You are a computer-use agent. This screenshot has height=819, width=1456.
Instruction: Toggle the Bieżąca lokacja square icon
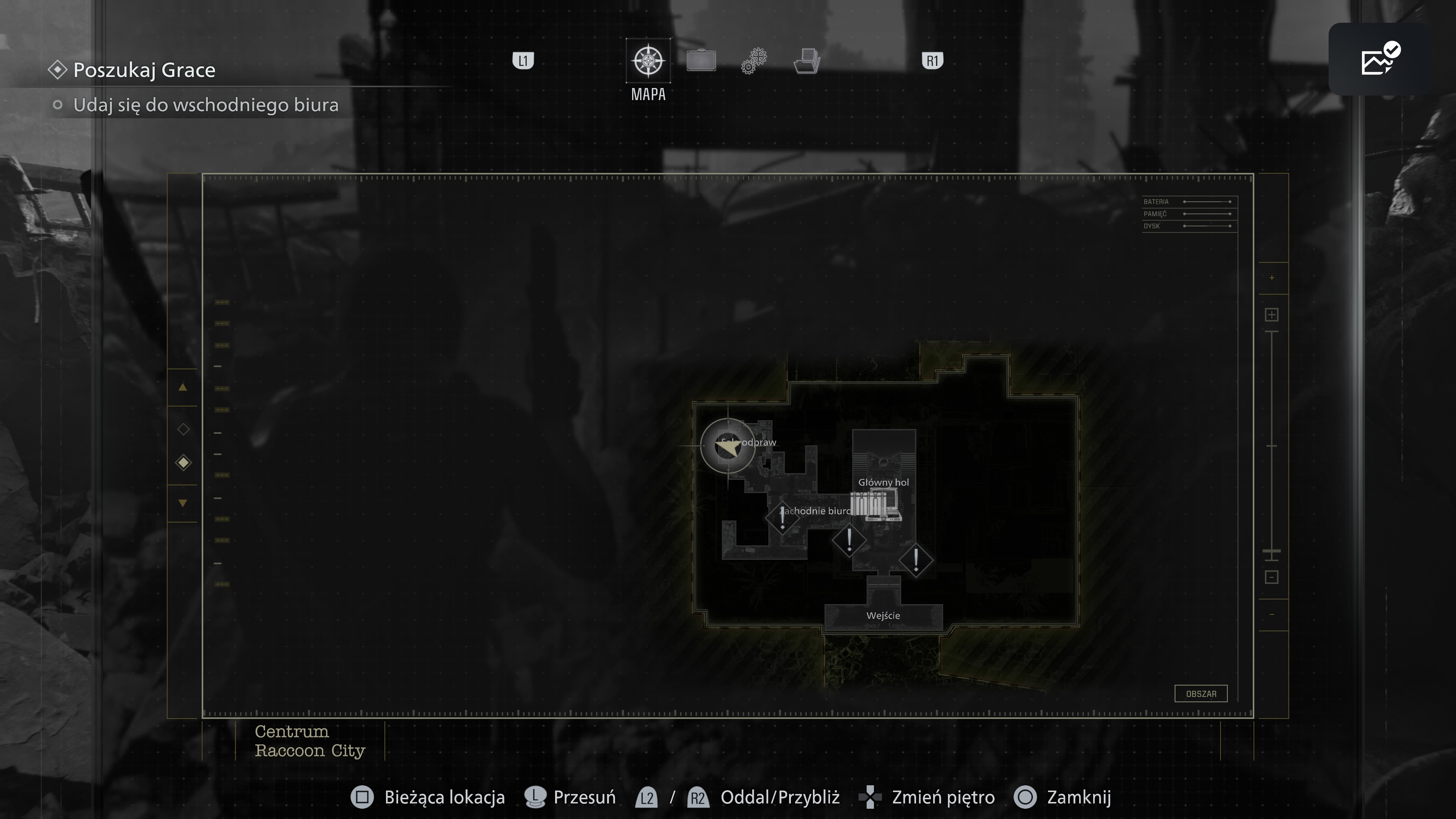coord(362,797)
